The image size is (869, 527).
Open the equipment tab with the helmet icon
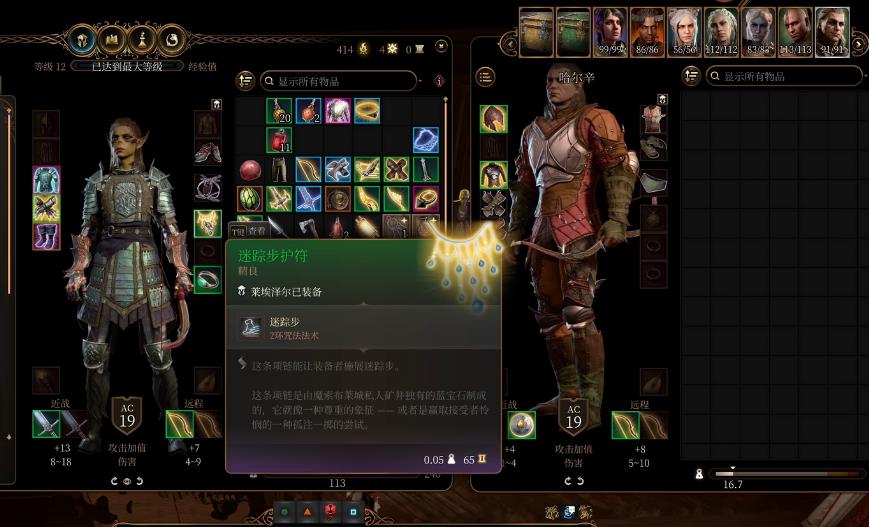(x=81, y=41)
